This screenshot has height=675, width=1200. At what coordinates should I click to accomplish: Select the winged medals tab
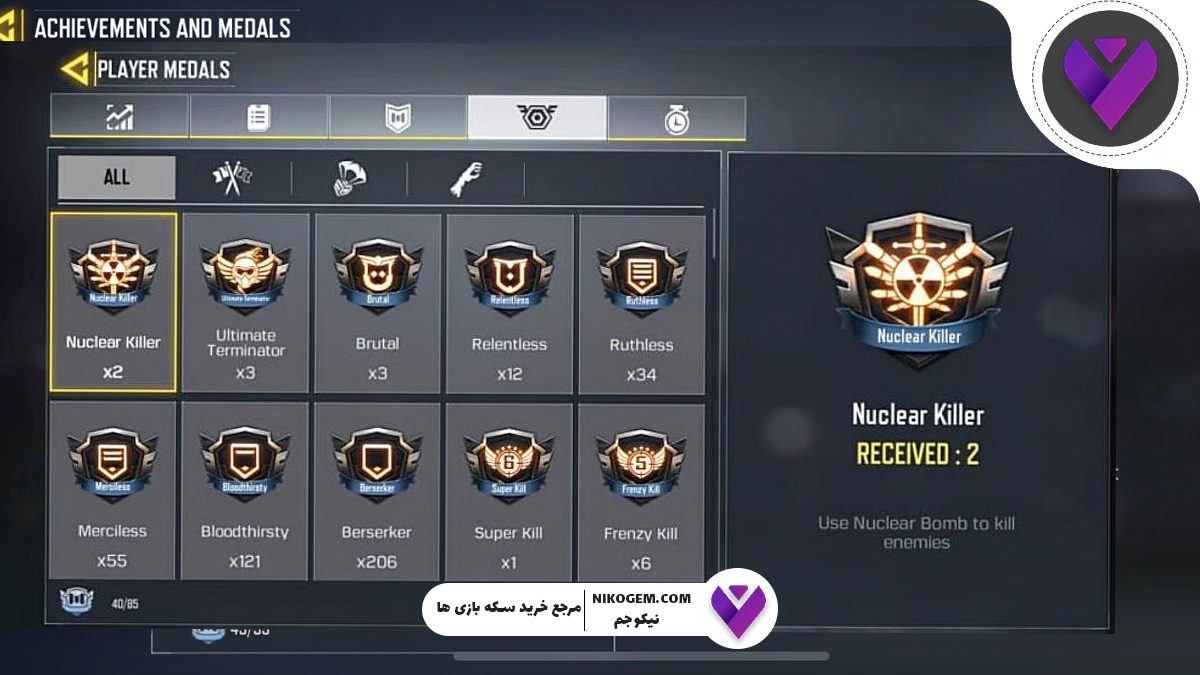[x=537, y=117]
